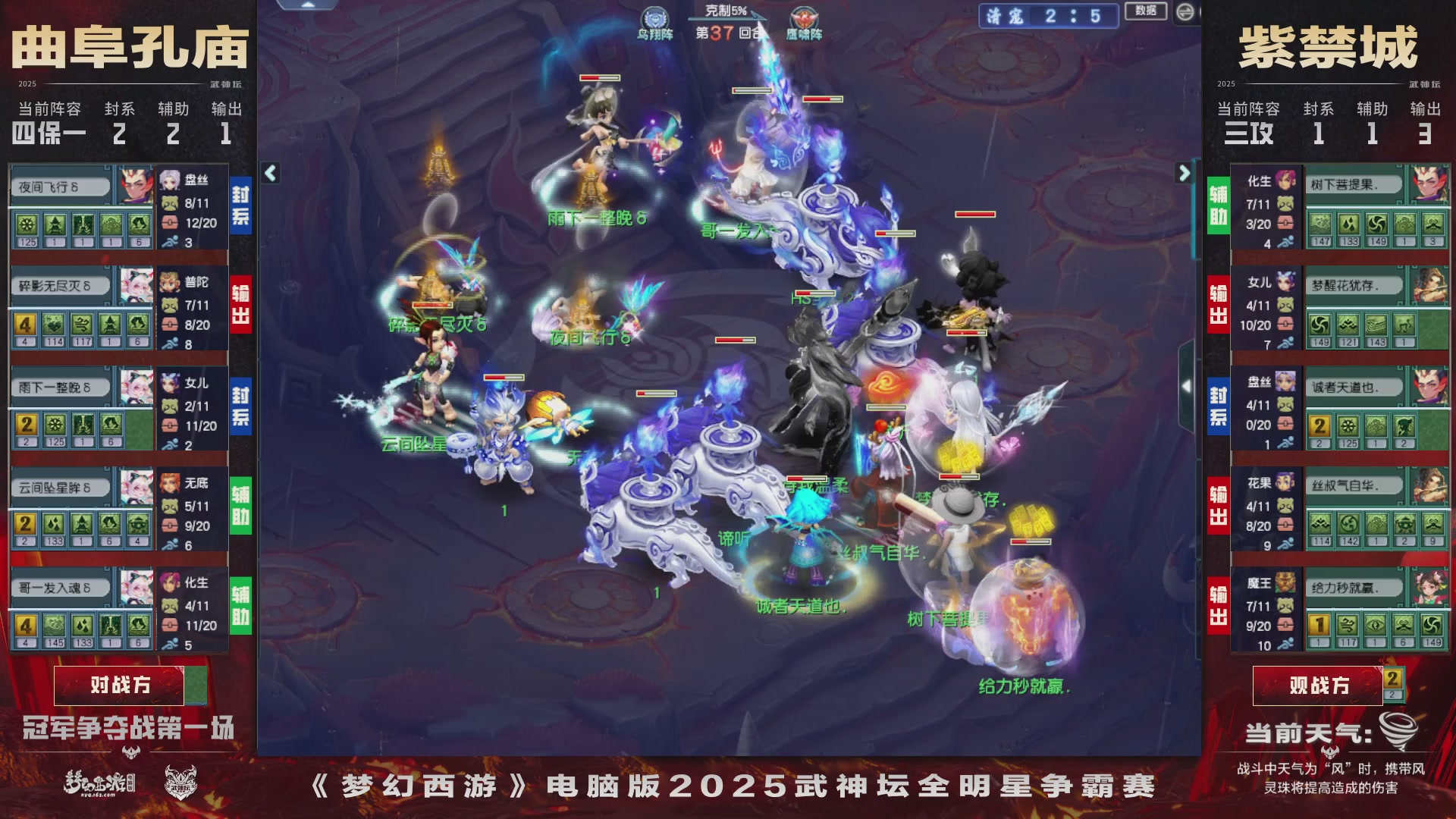Screen dimensions: 1456x819
Task: Toggle the 观战方 side indicator
Action: [x=1319, y=684]
